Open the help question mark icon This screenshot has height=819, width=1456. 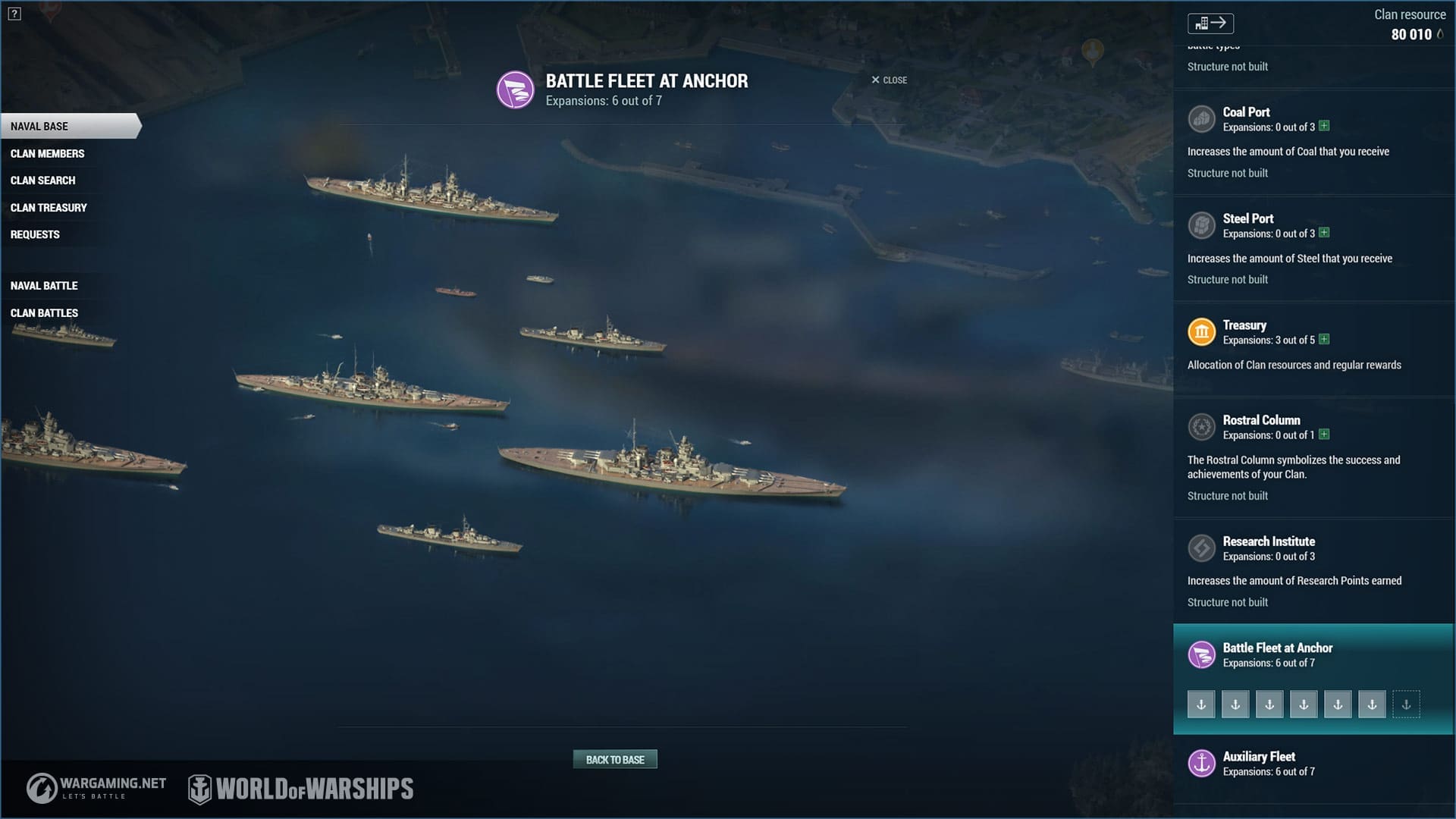[14, 14]
